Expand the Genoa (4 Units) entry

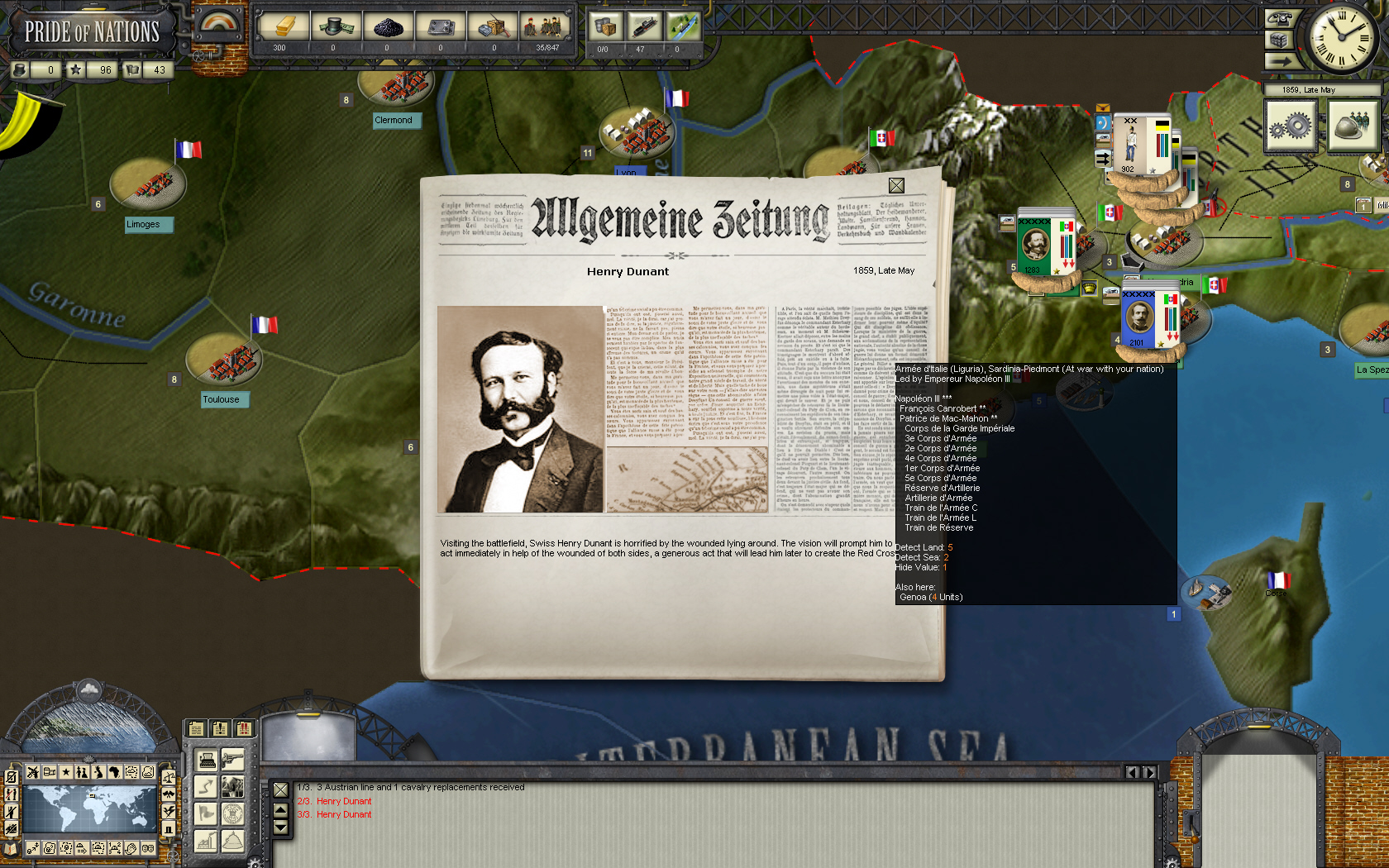click(930, 596)
